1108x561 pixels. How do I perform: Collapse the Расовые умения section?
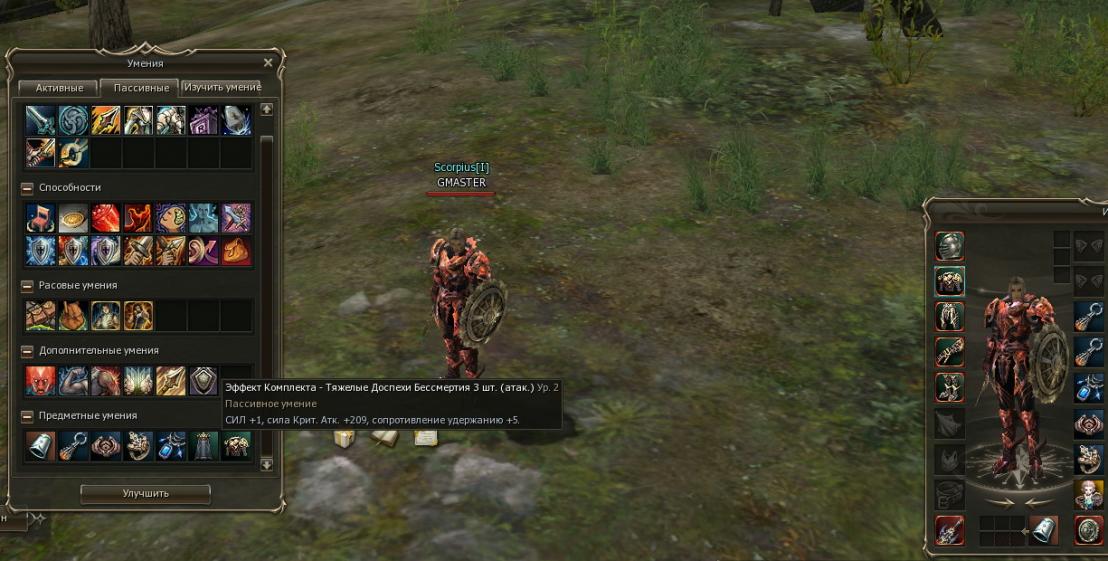click(x=27, y=286)
